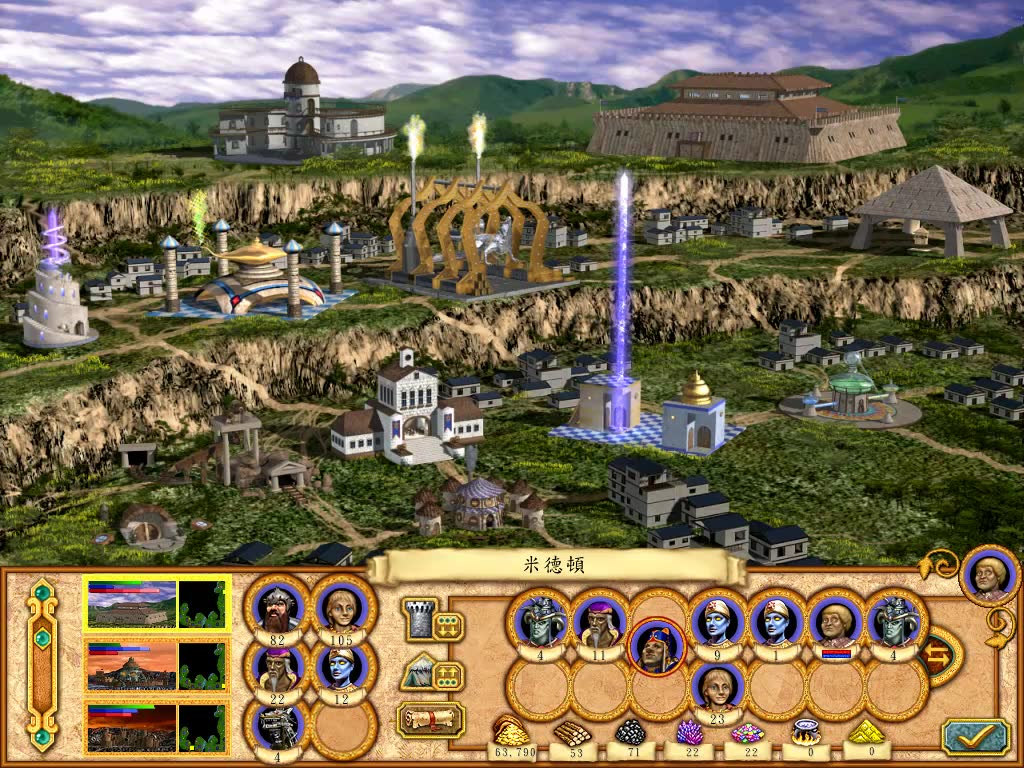1024x768 pixels.
Task: Choose the purple-turban mage stack of 22
Action: pyautogui.click(x=277, y=668)
